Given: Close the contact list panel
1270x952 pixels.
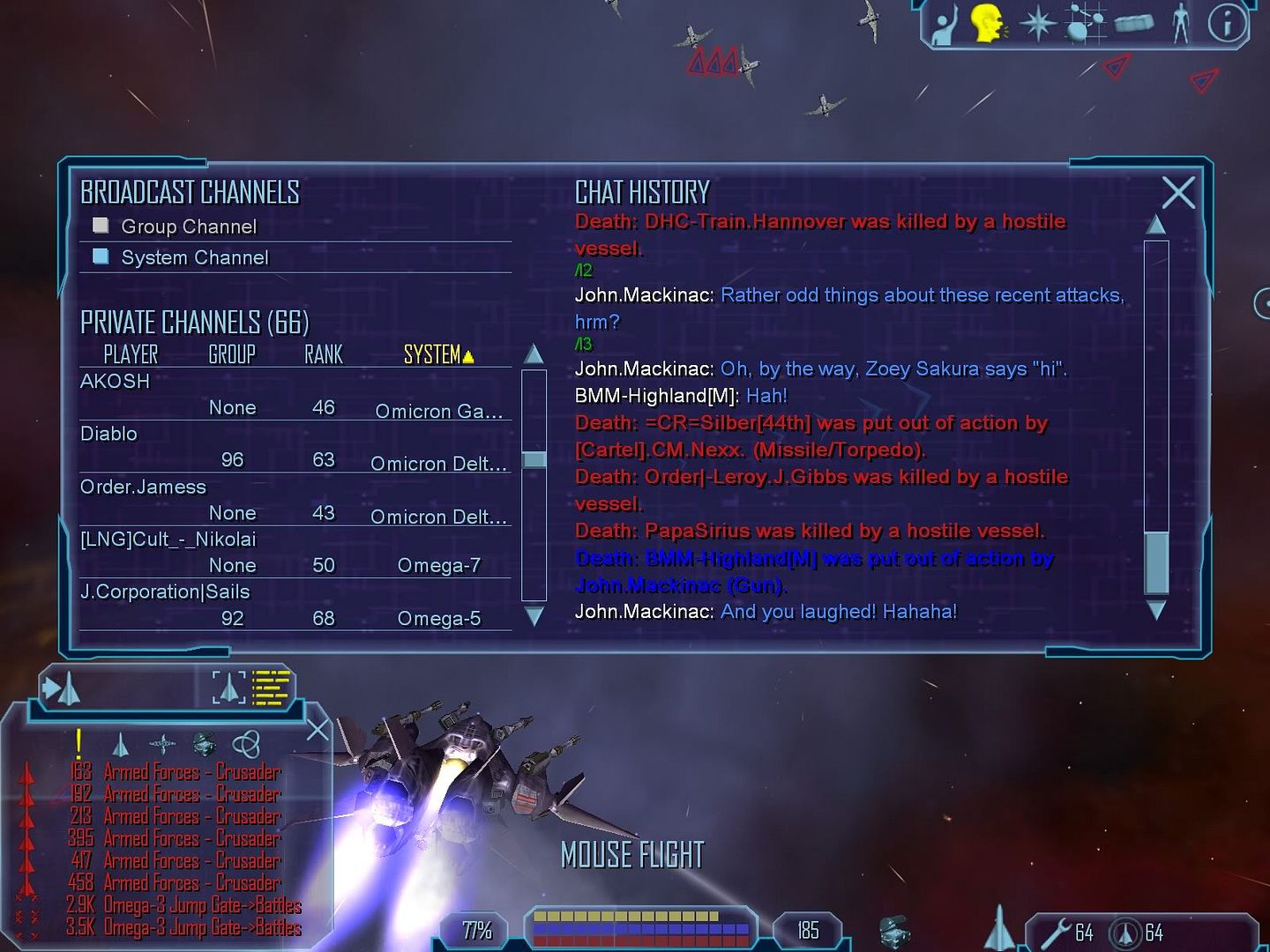Looking at the screenshot, I should click(317, 730).
